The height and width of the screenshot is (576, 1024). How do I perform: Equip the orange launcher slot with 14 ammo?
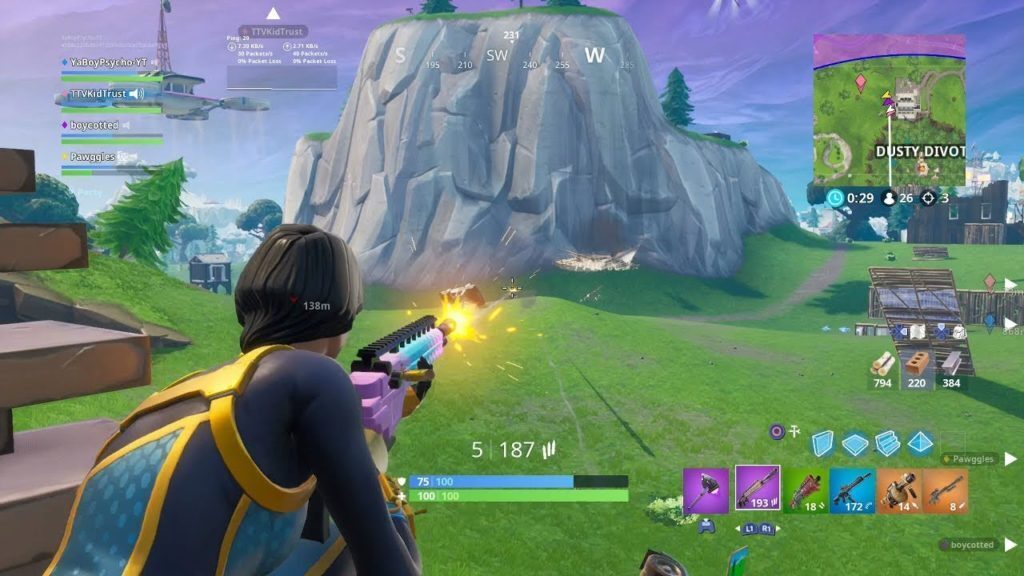[900, 490]
